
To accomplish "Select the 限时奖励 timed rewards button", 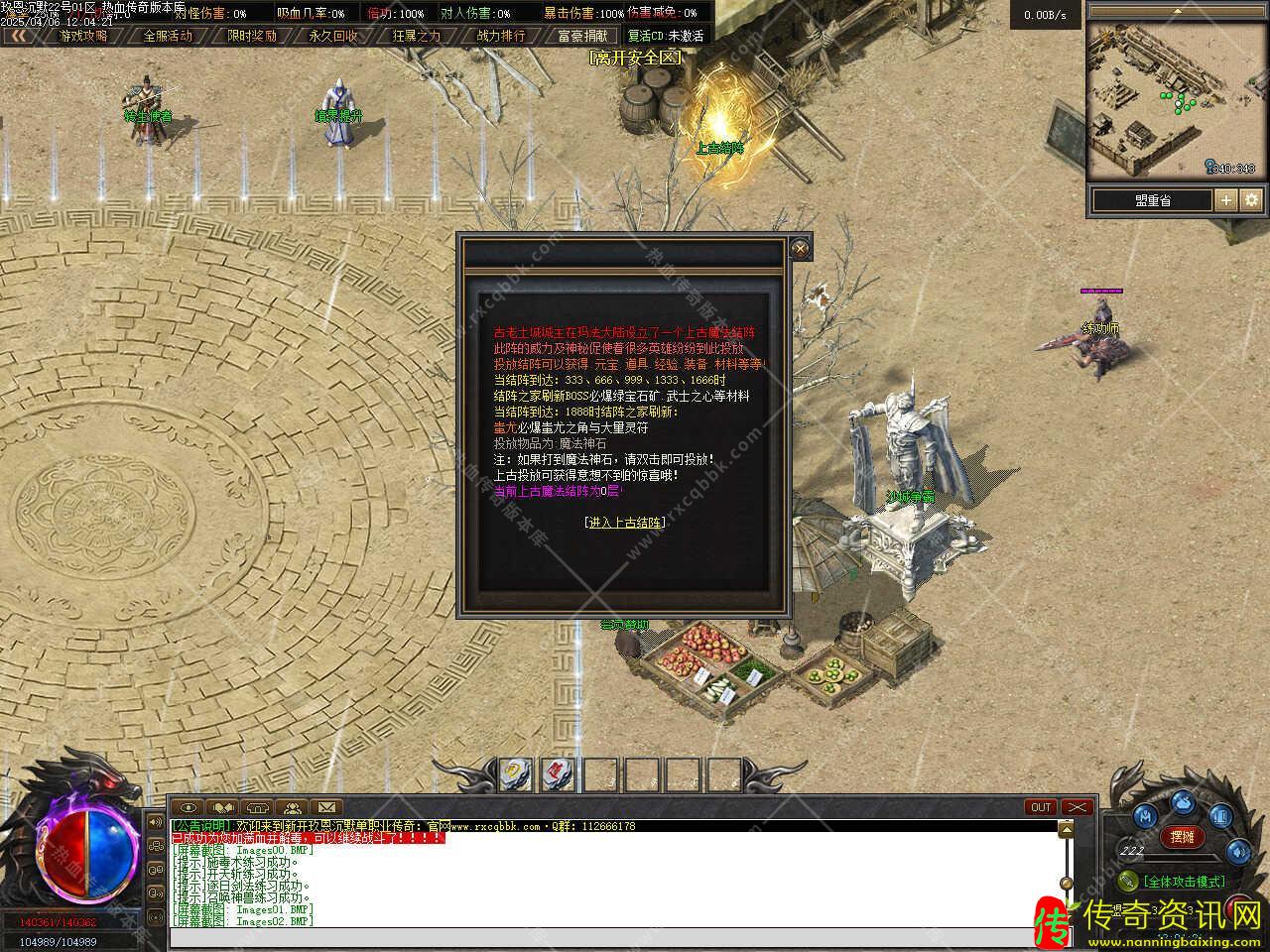I will click(x=252, y=36).
